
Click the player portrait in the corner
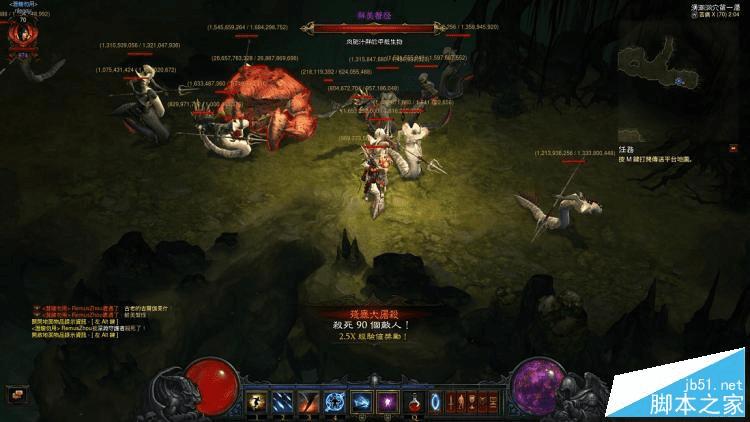click(x=17, y=34)
